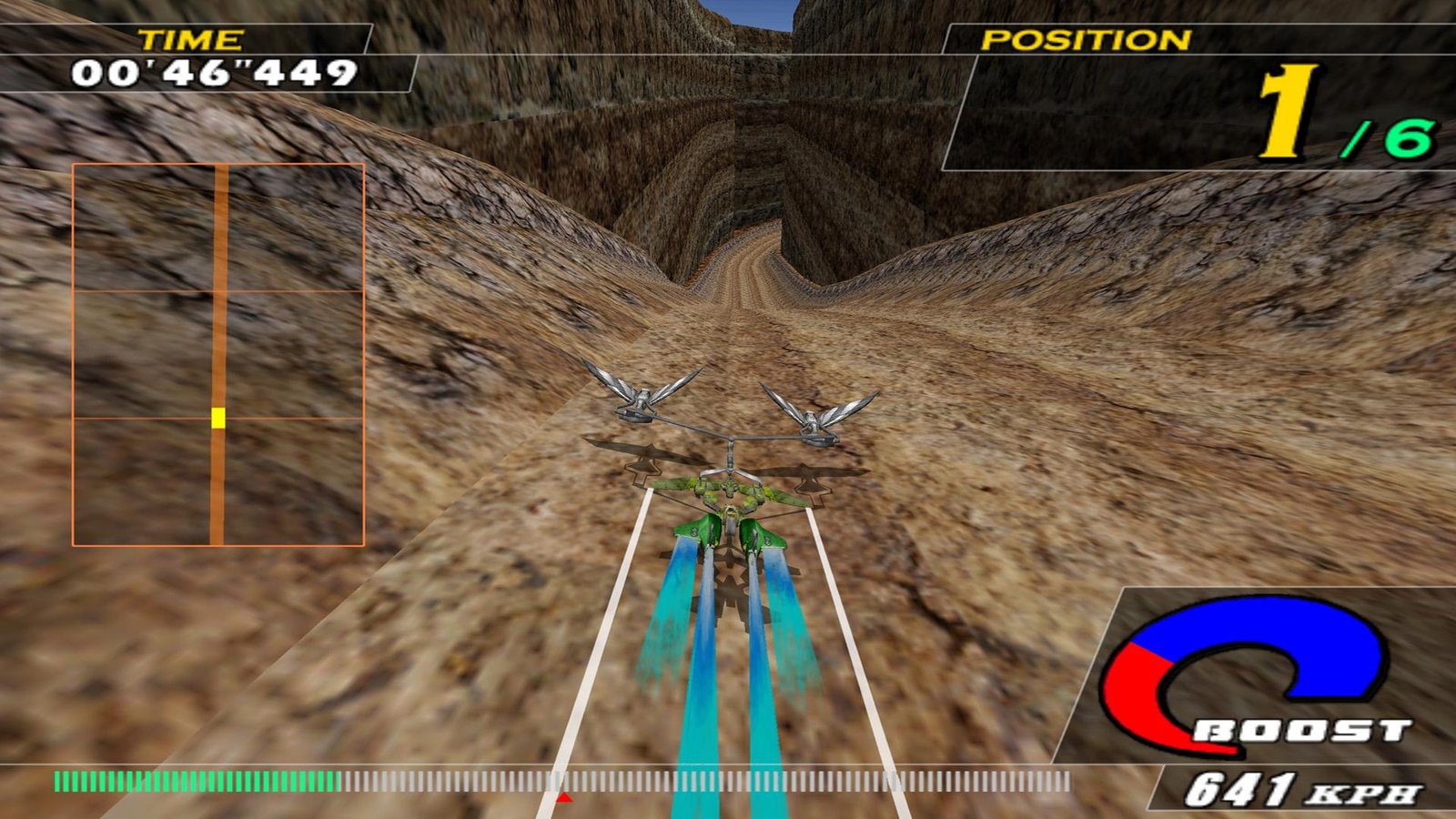Click the orange track minimap
Image resolution: width=1456 pixels, height=819 pixels.
[x=218, y=355]
